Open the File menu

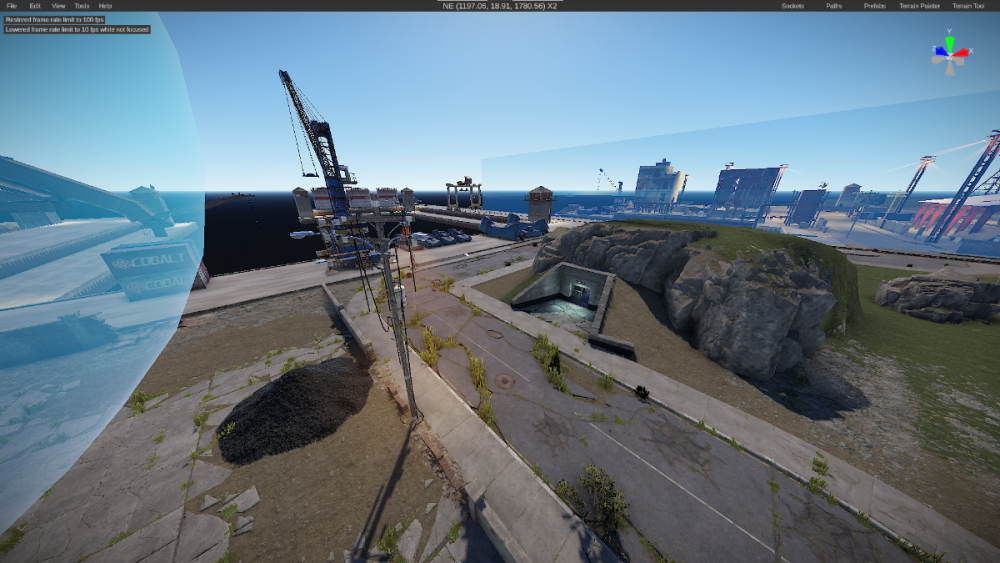pyautogui.click(x=12, y=6)
